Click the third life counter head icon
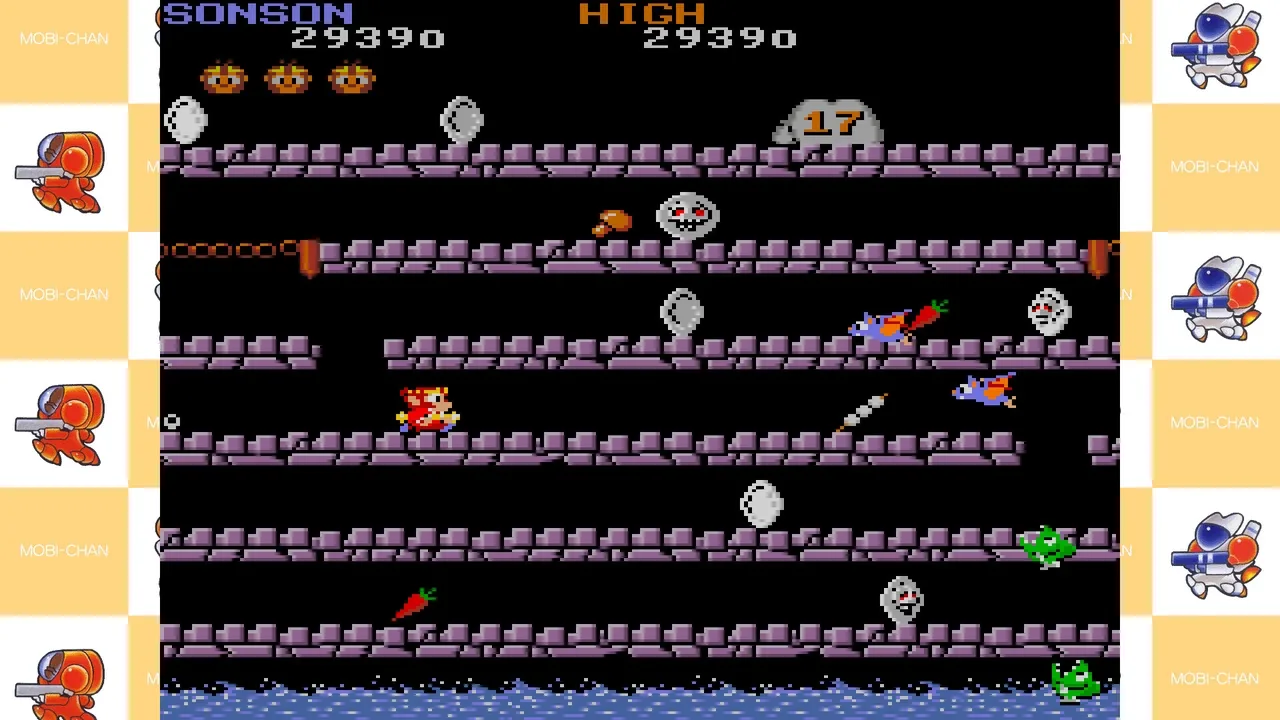Screen dimensions: 1280x720 click(x=351, y=78)
